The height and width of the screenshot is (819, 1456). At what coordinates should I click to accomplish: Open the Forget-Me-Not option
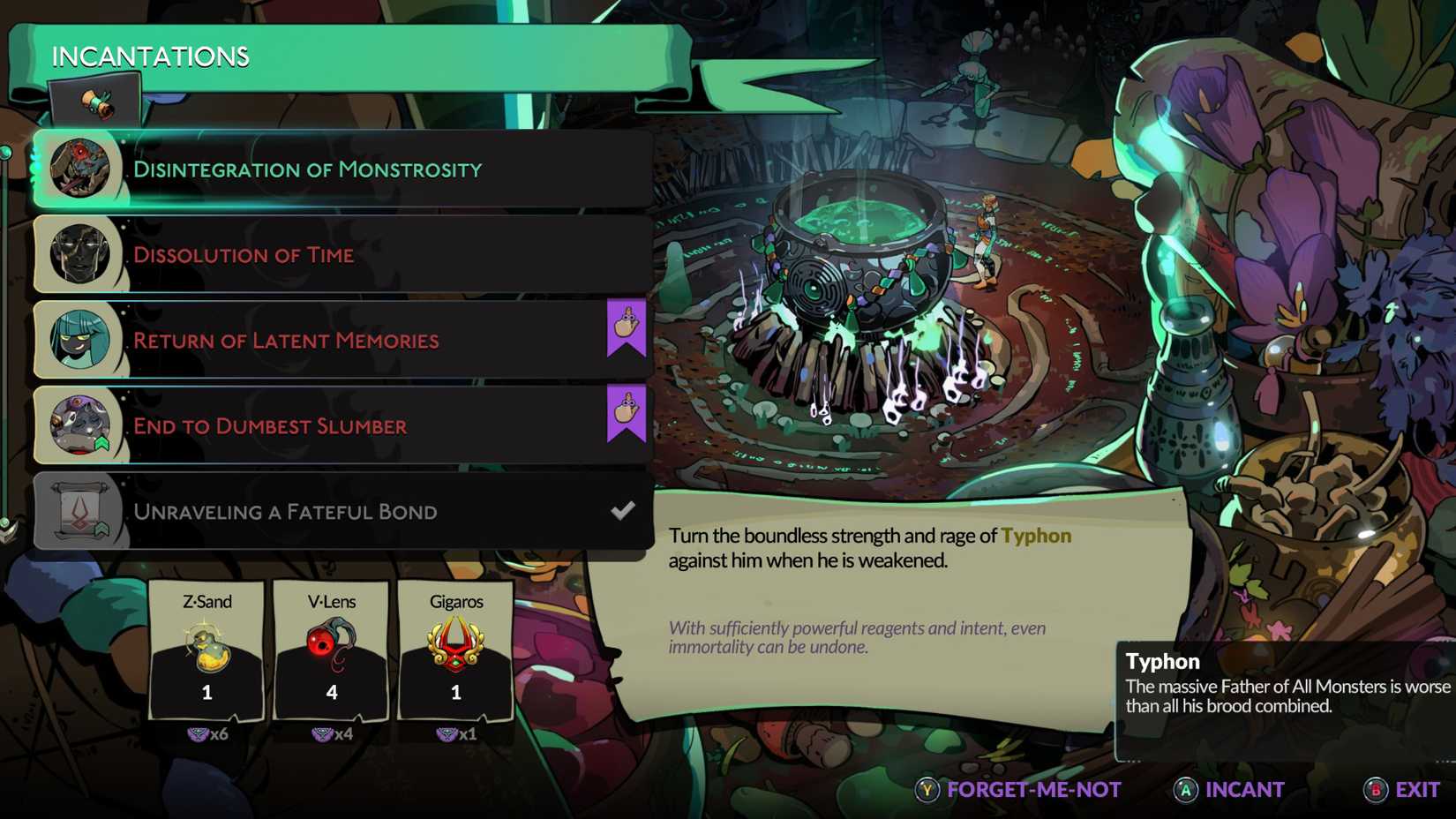(1032, 790)
